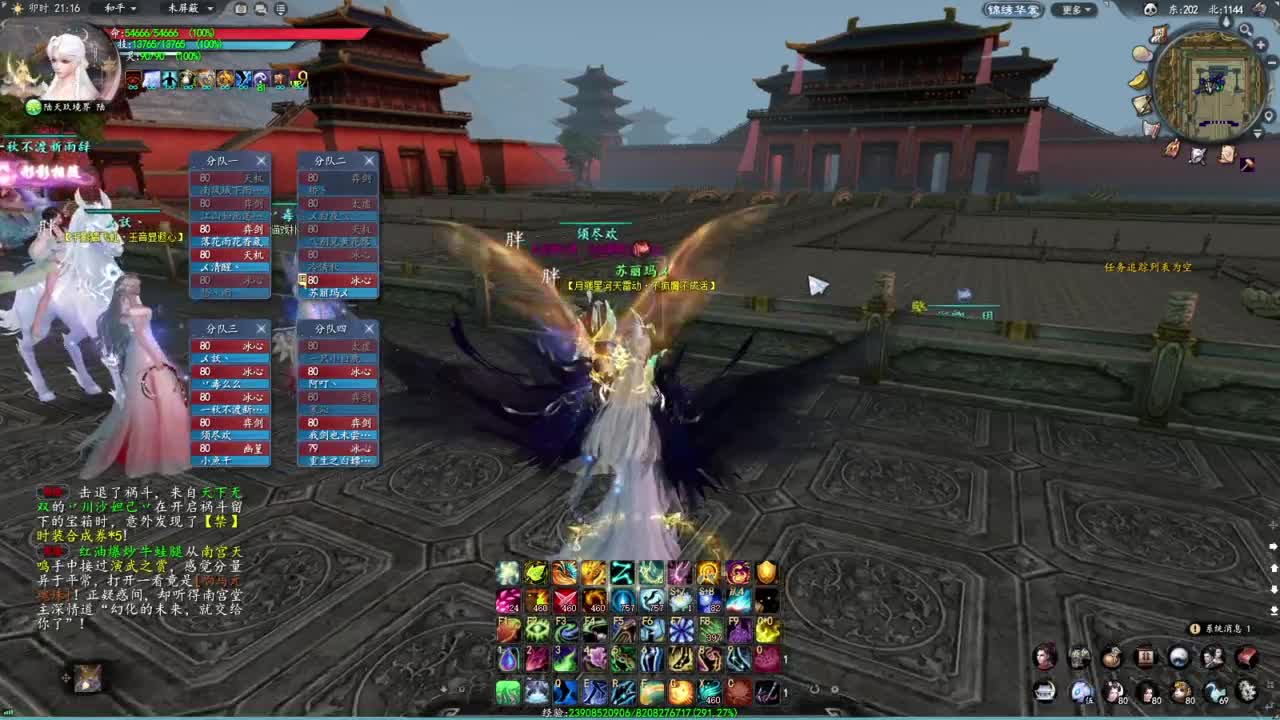The image size is (1280, 720).
Task: Use the skill bound to the E key
Action: pos(596,691)
